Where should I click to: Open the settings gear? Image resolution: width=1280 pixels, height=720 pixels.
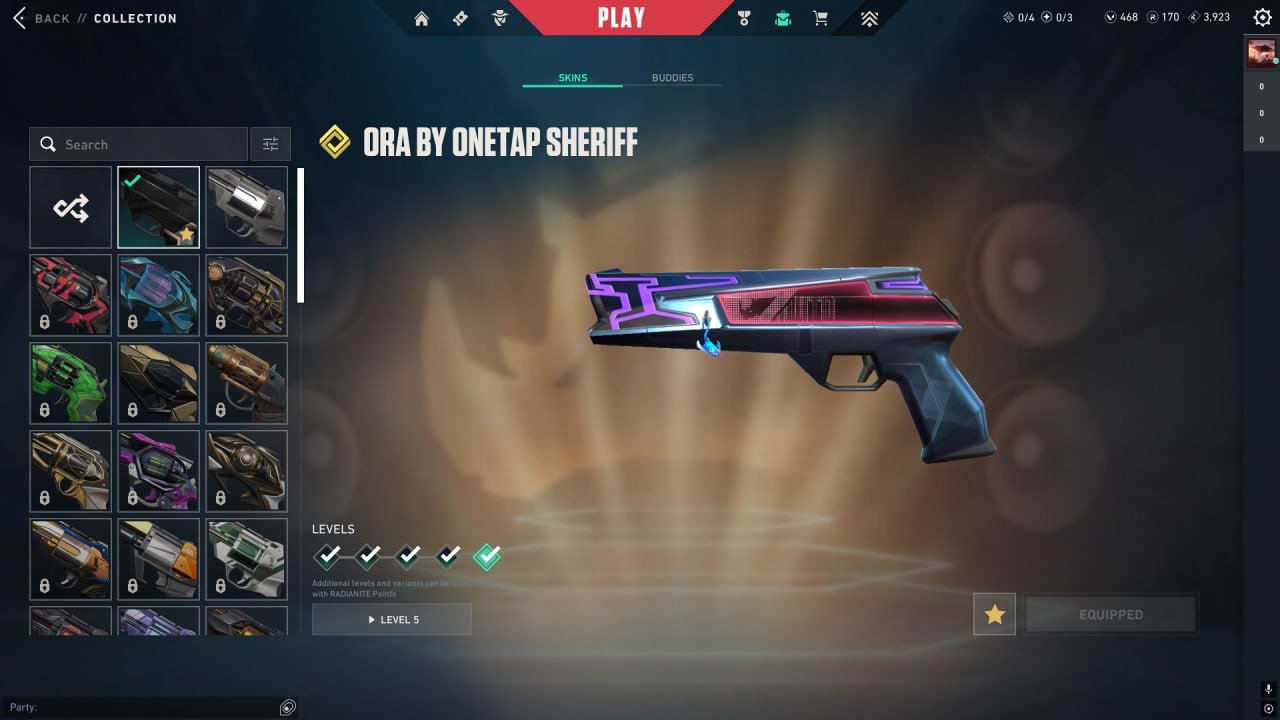[x=1262, y=17]
